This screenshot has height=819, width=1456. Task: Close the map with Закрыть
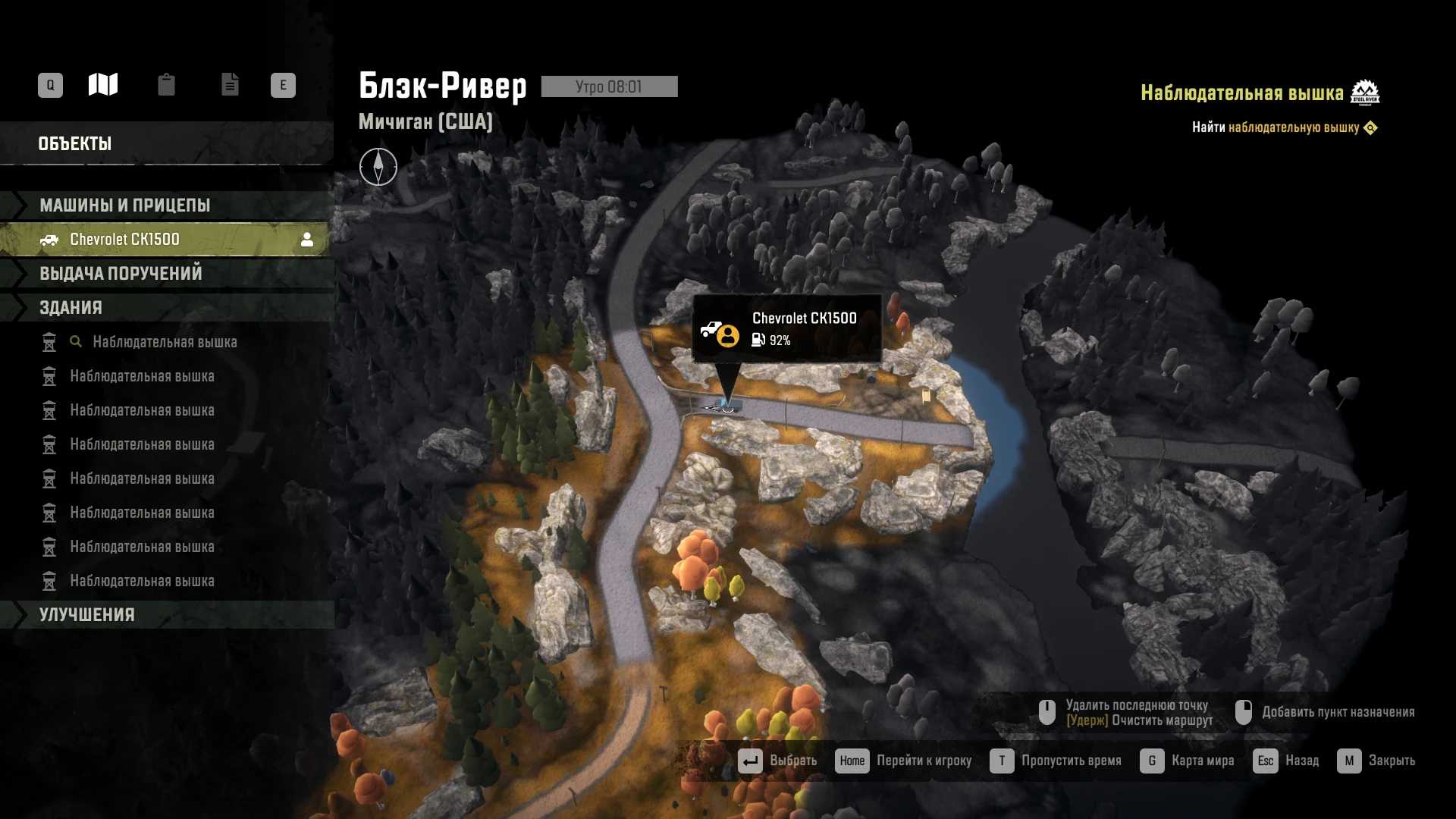(1376, 761)
